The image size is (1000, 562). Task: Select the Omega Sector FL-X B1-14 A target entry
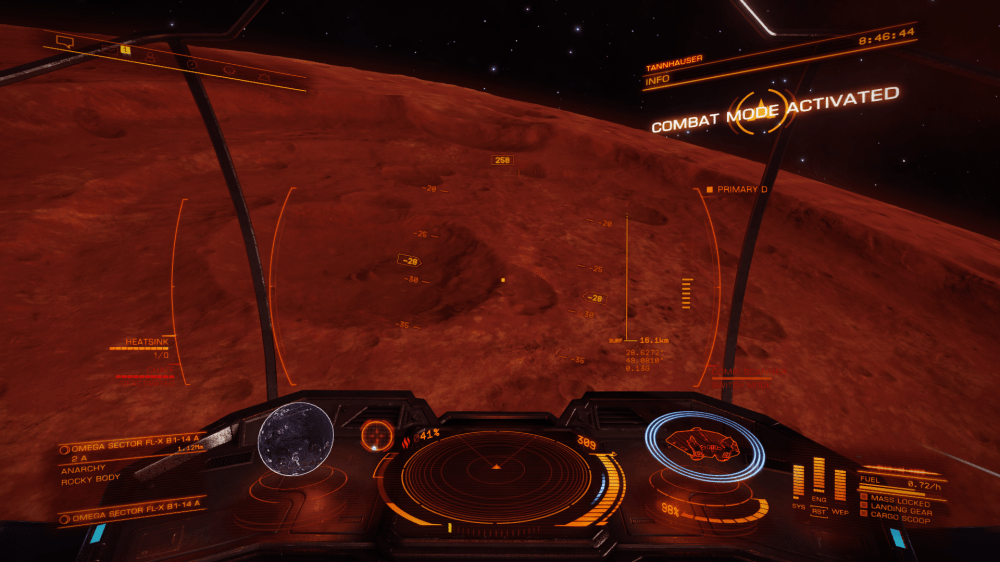tap(130, 448)
